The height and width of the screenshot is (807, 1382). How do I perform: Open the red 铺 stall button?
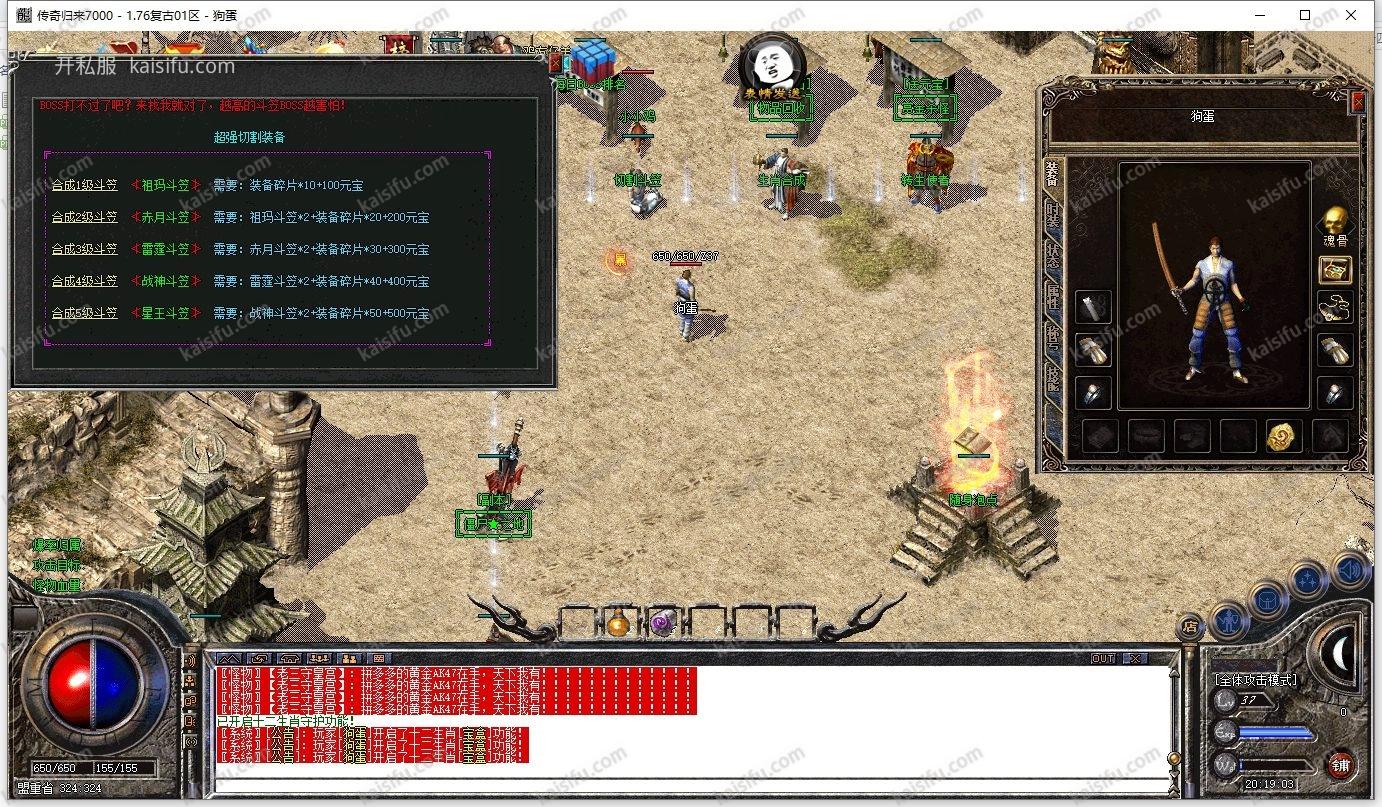point(1341,766)
